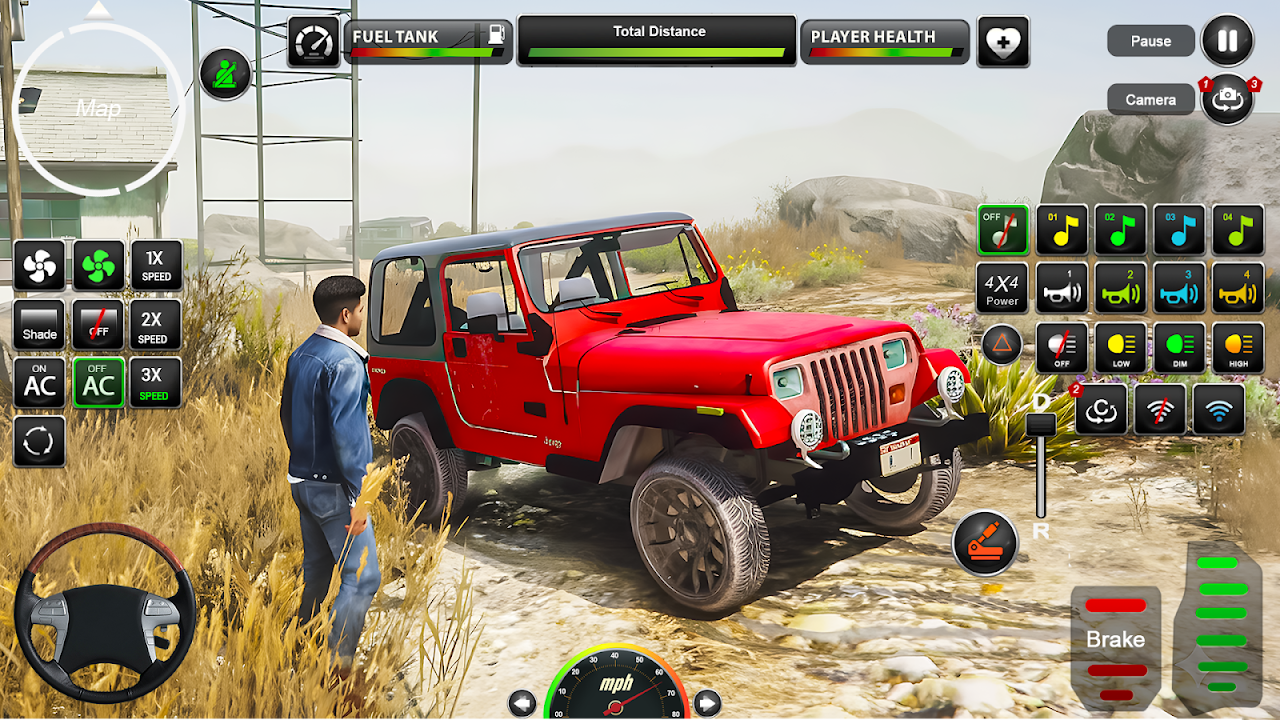This screenshot has width=1280, height=720.
Task: Hit the red Brake pedal
Action: (x=1116, y=640)
